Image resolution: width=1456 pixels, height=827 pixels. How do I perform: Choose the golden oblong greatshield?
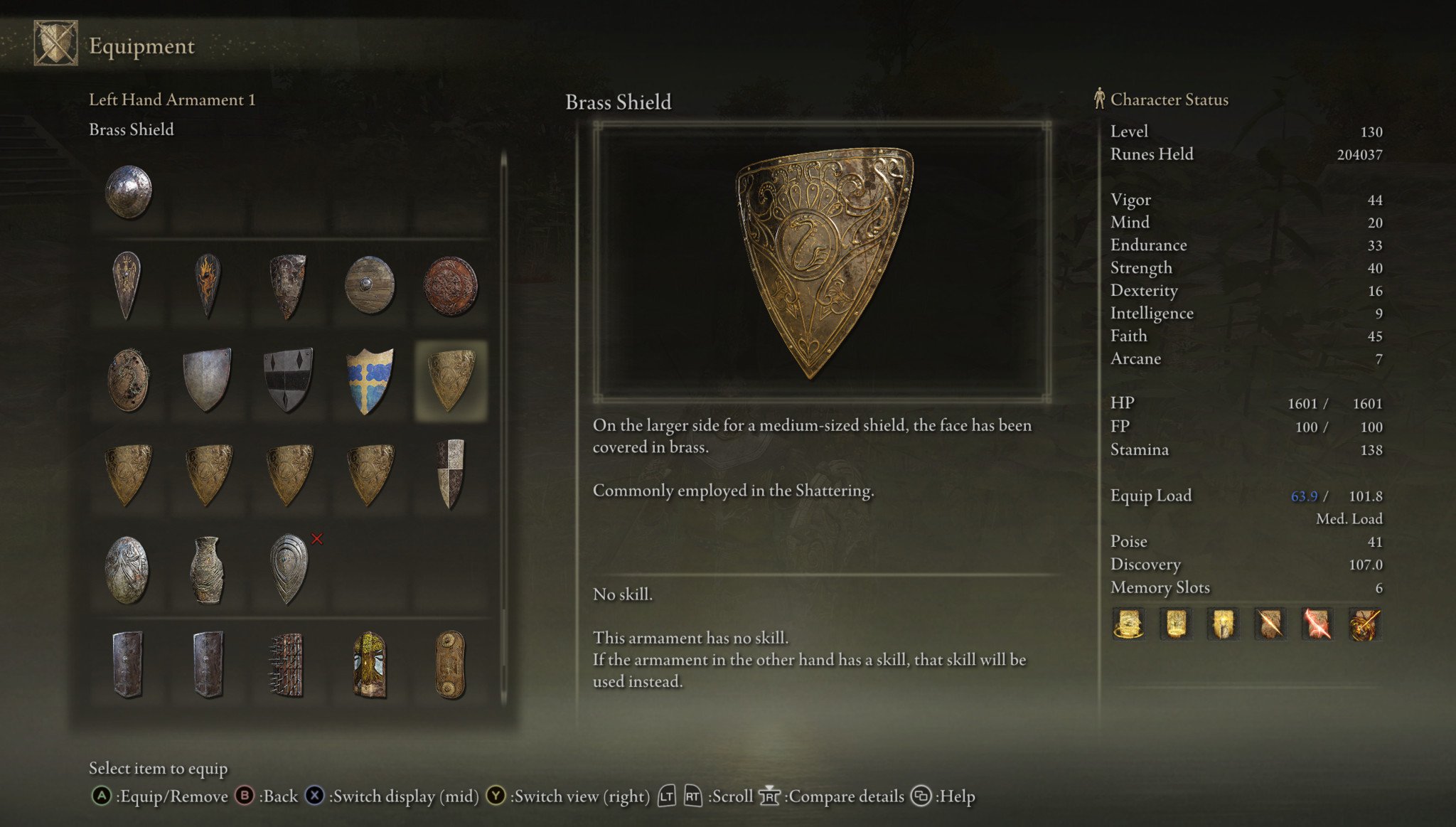450,665
